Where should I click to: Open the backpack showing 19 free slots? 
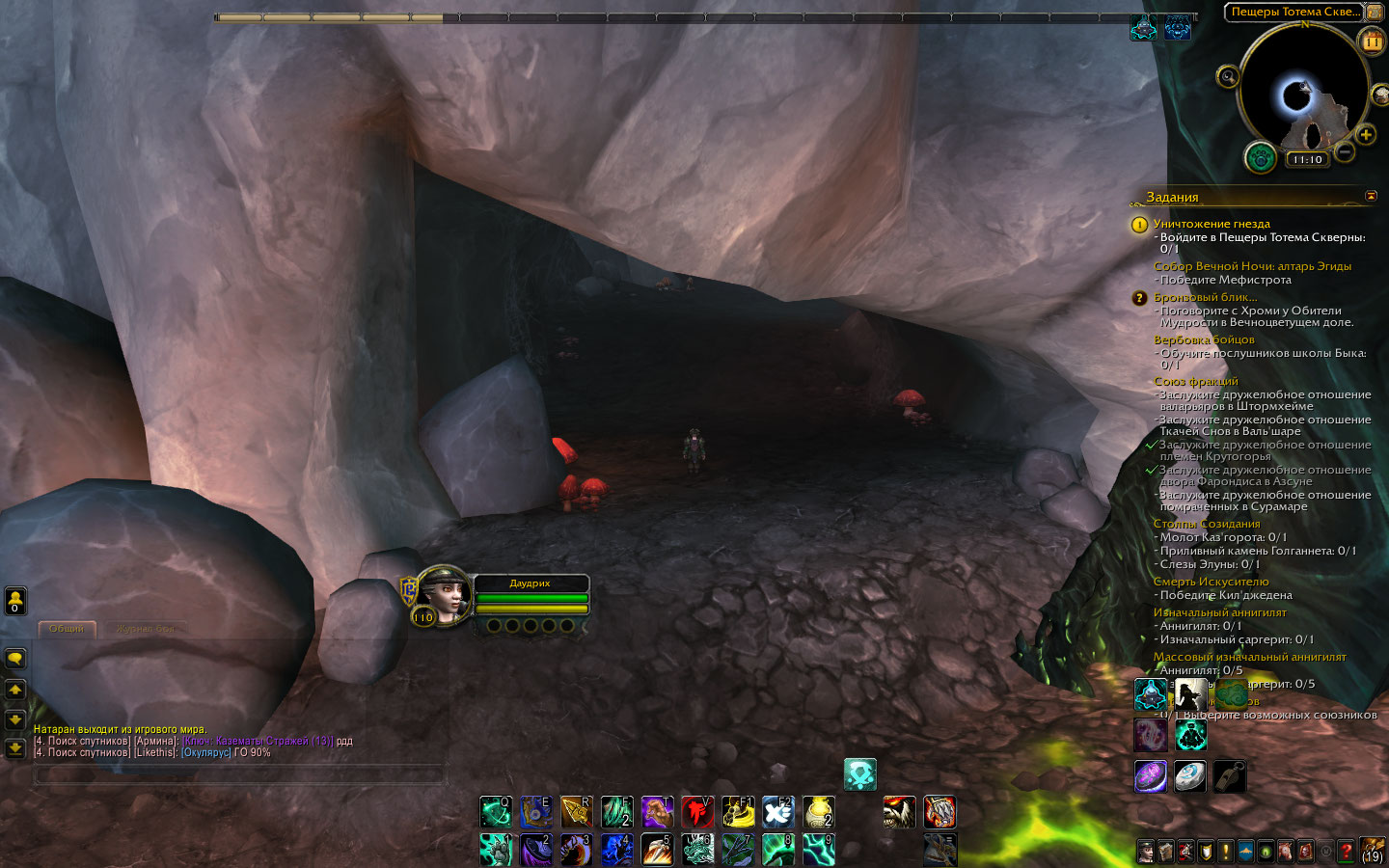pyautogui.click(x=1372, y=851)
